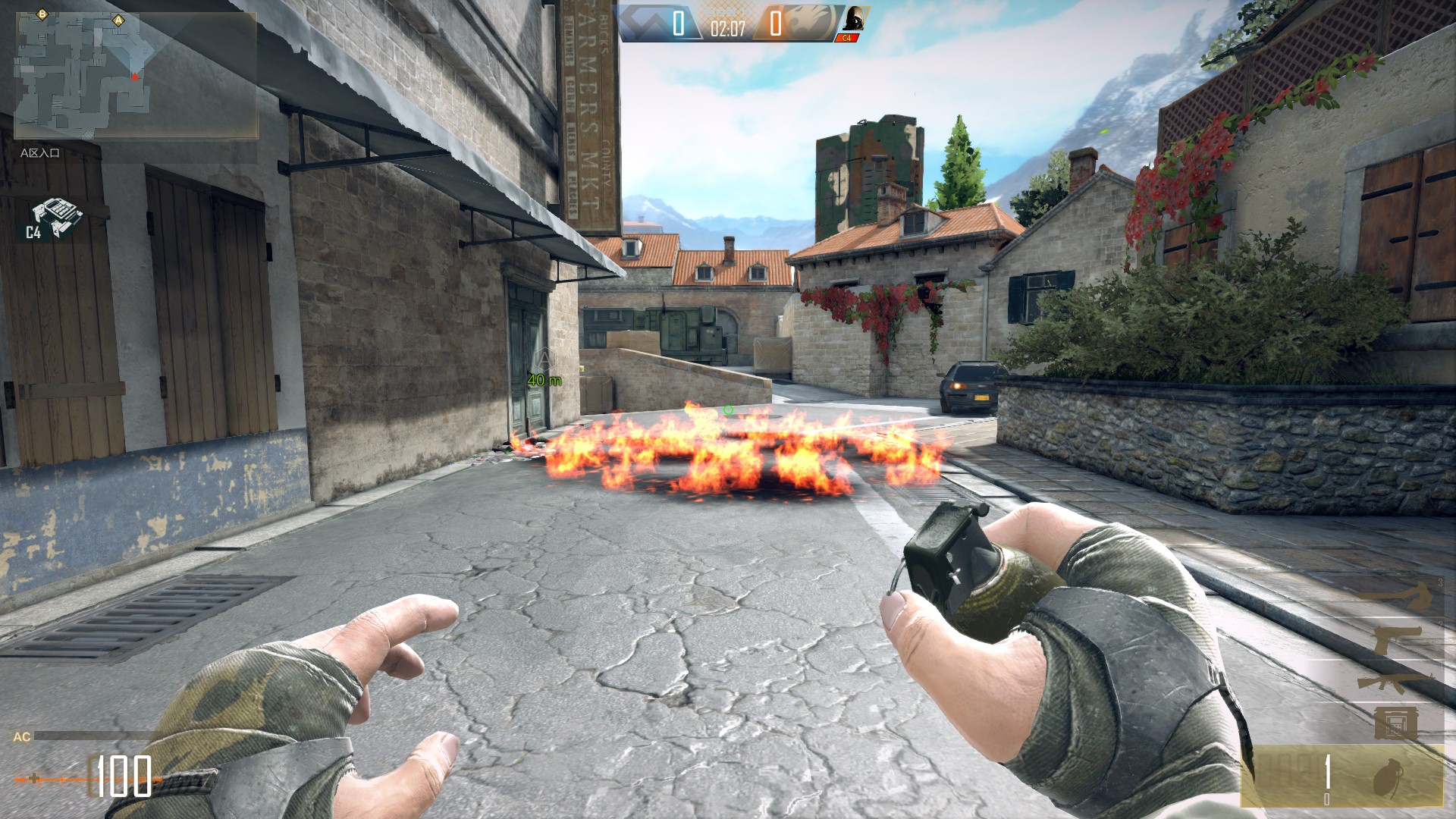Open the minimap in the corner
This screenshot has width=1456, height=819.
pyautogui.click(x=136, y=74)
